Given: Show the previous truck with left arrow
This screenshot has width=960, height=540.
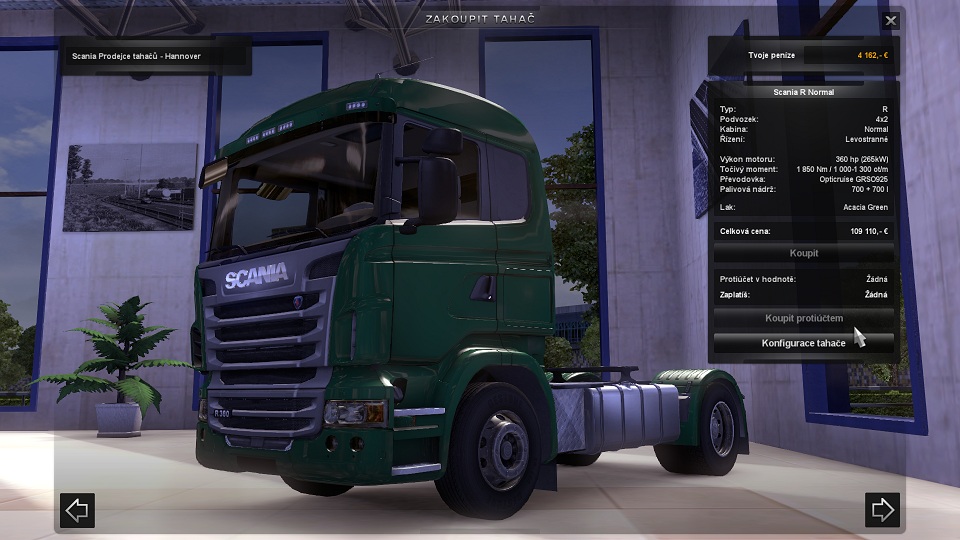Looking at the screenshot, I should click(77, 510).
